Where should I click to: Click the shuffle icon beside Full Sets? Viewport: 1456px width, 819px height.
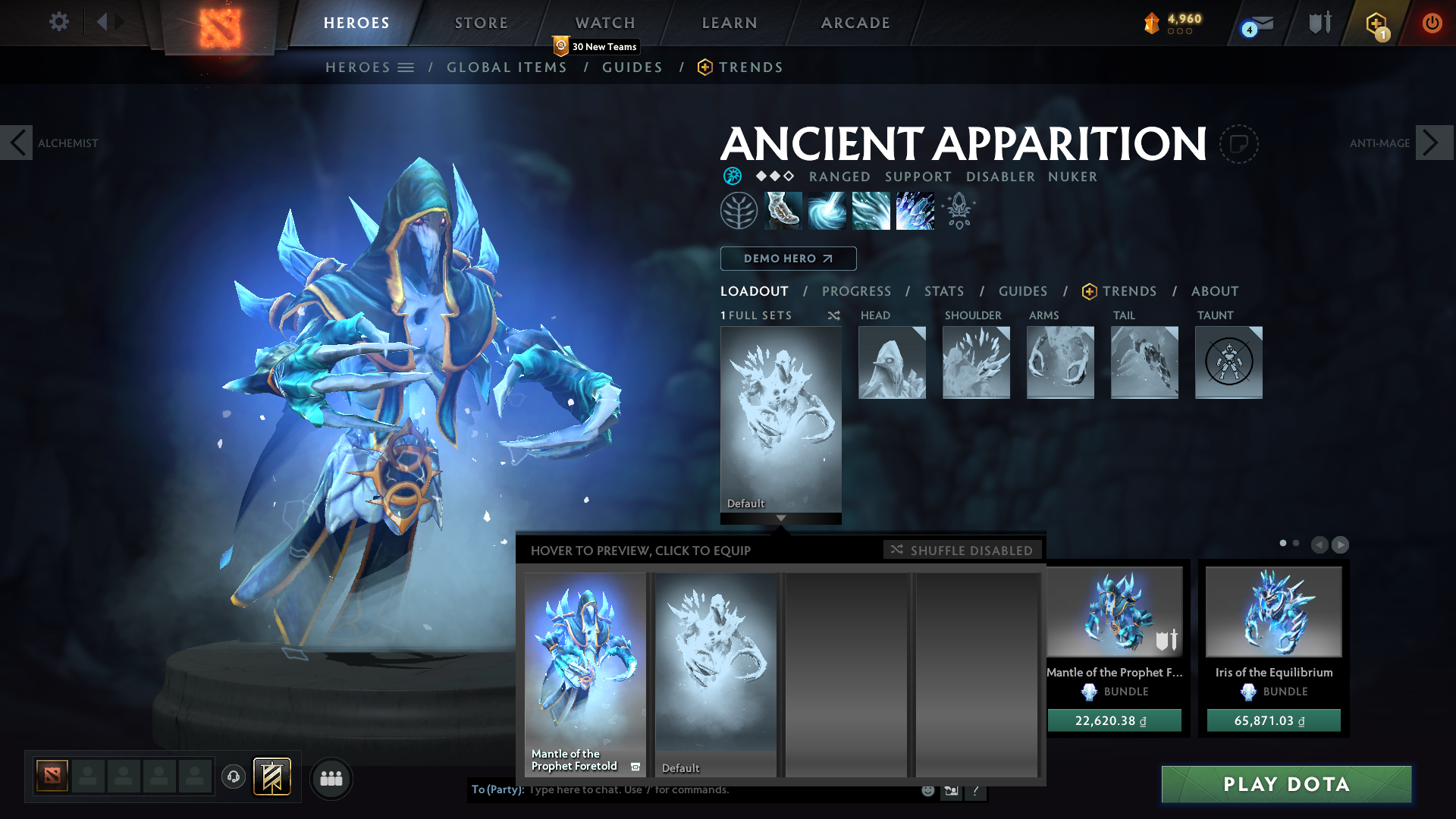[834, 315]
